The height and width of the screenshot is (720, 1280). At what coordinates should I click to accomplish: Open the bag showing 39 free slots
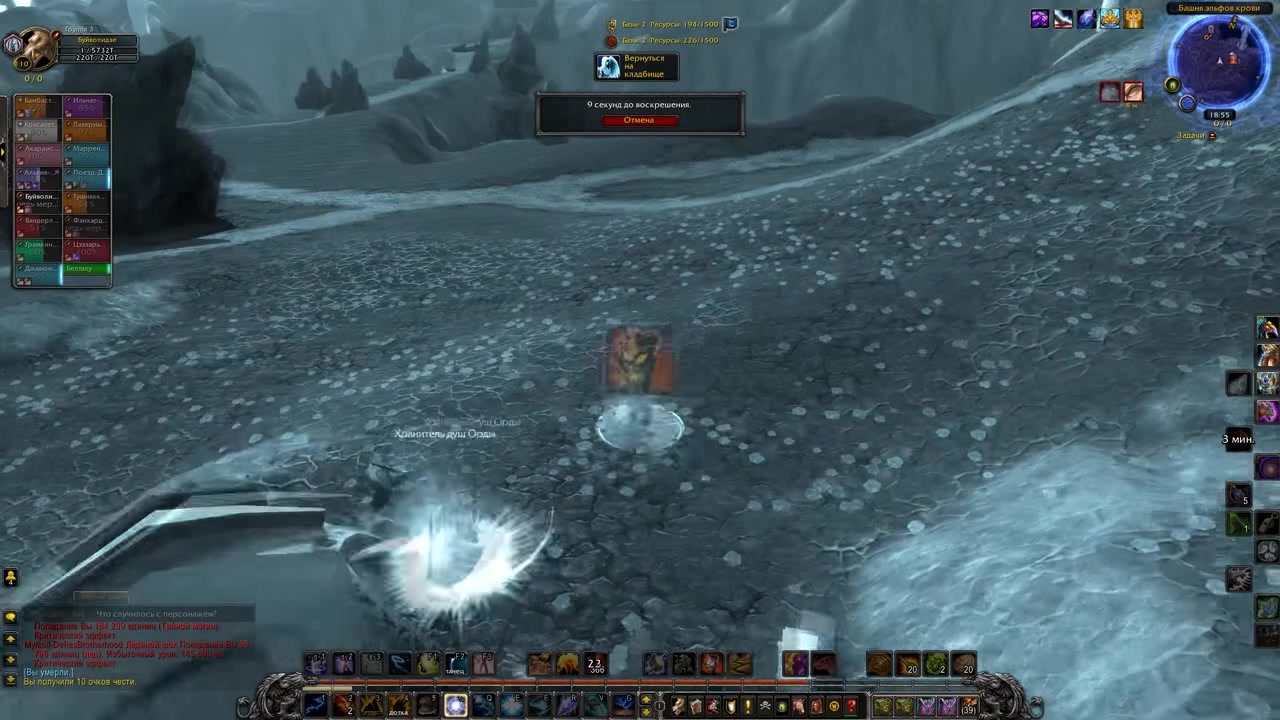click(x=968, y=706)
